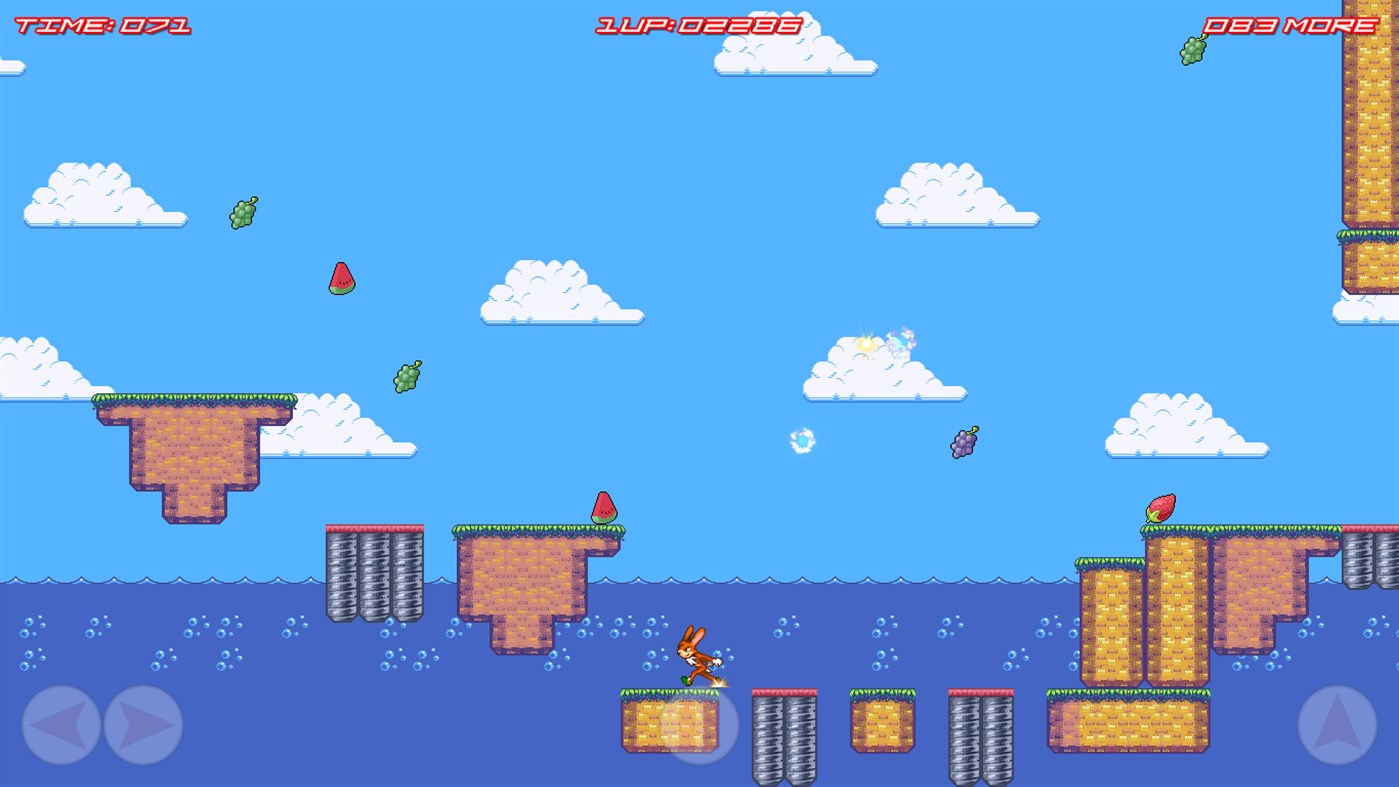The width and height of the screenshot is (1399, 787).
Task: Click the watermelon on the grassy platform
Action: tap(604, 508)
